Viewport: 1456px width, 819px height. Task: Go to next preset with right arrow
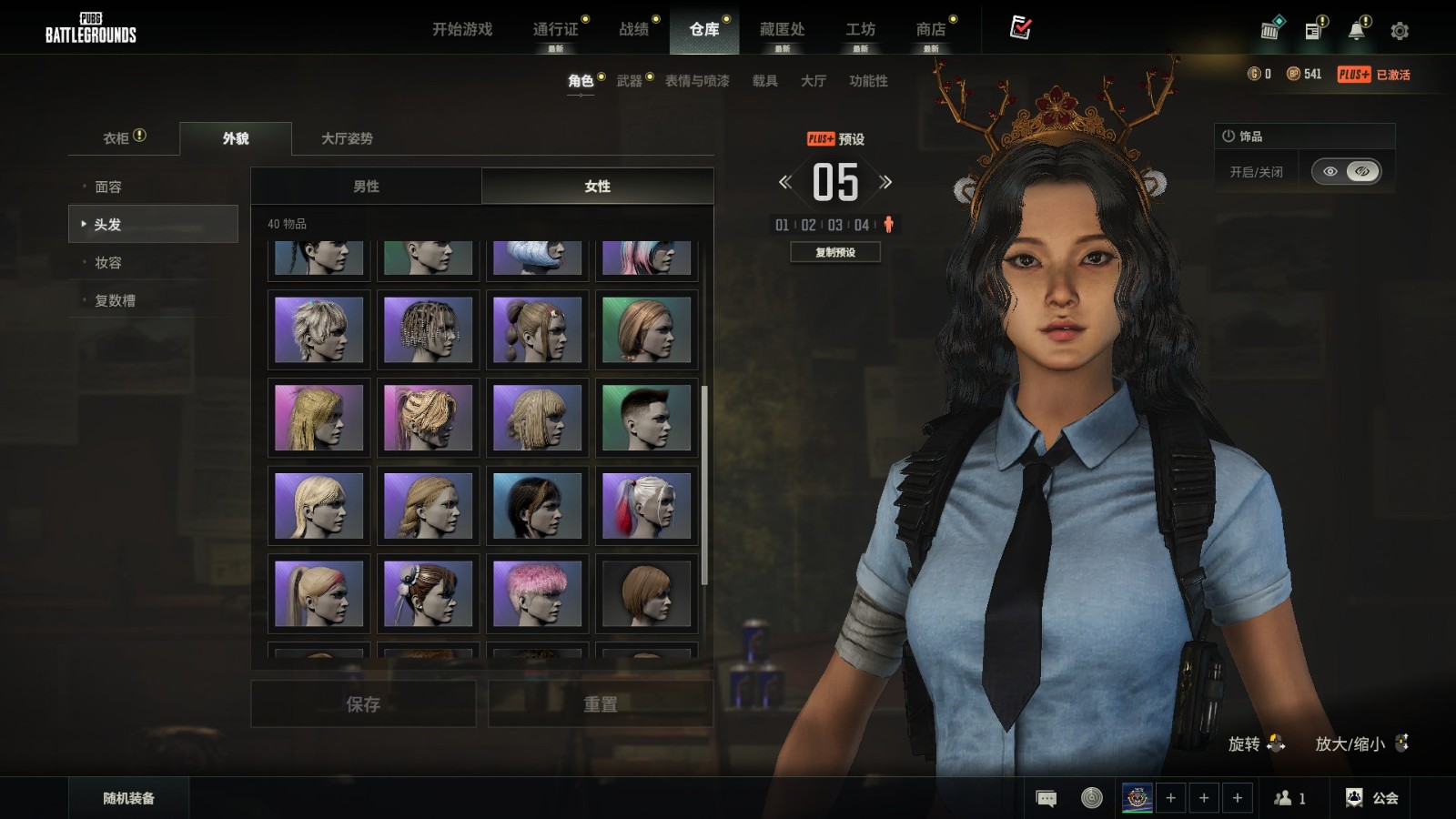pyautogui.click(x=885, y=182)
